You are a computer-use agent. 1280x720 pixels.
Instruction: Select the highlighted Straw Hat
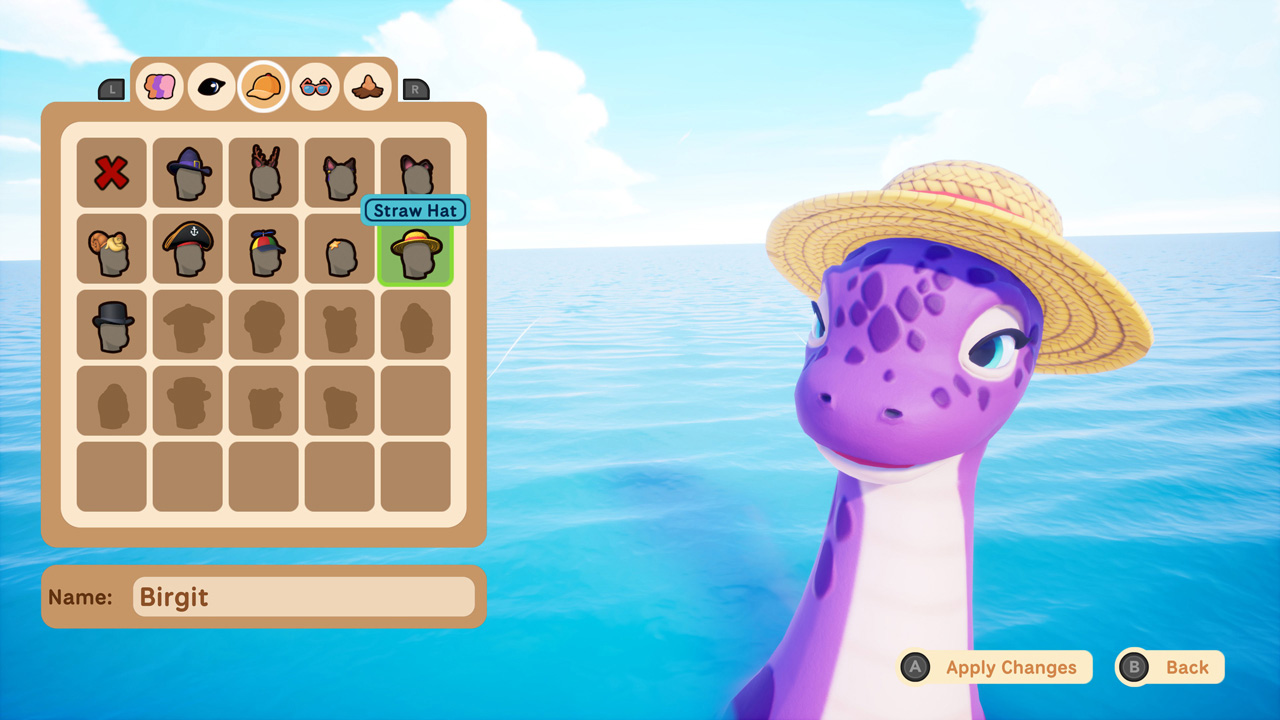click(415, 252)
